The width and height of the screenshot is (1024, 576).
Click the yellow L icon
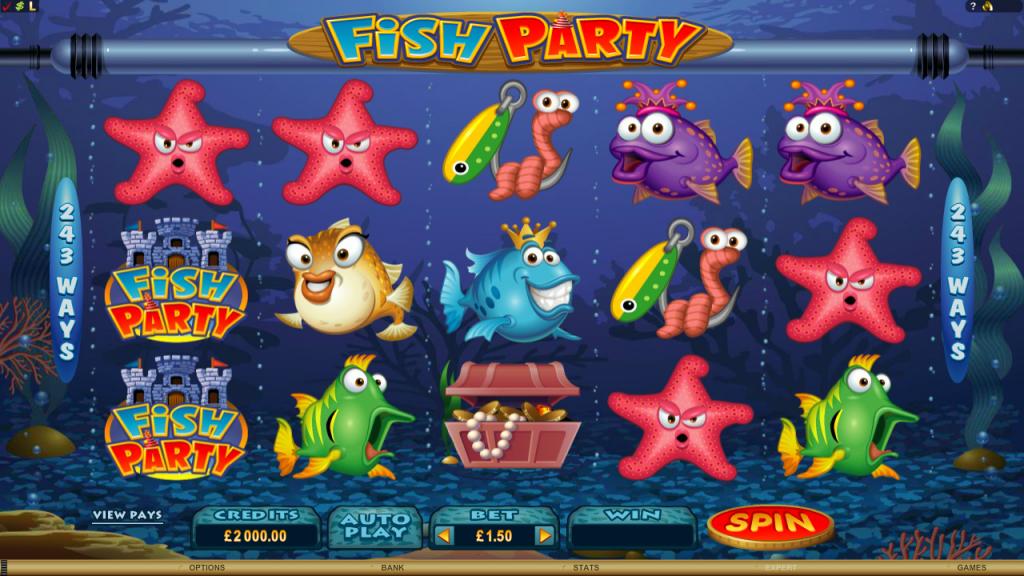tap(31, 7)
